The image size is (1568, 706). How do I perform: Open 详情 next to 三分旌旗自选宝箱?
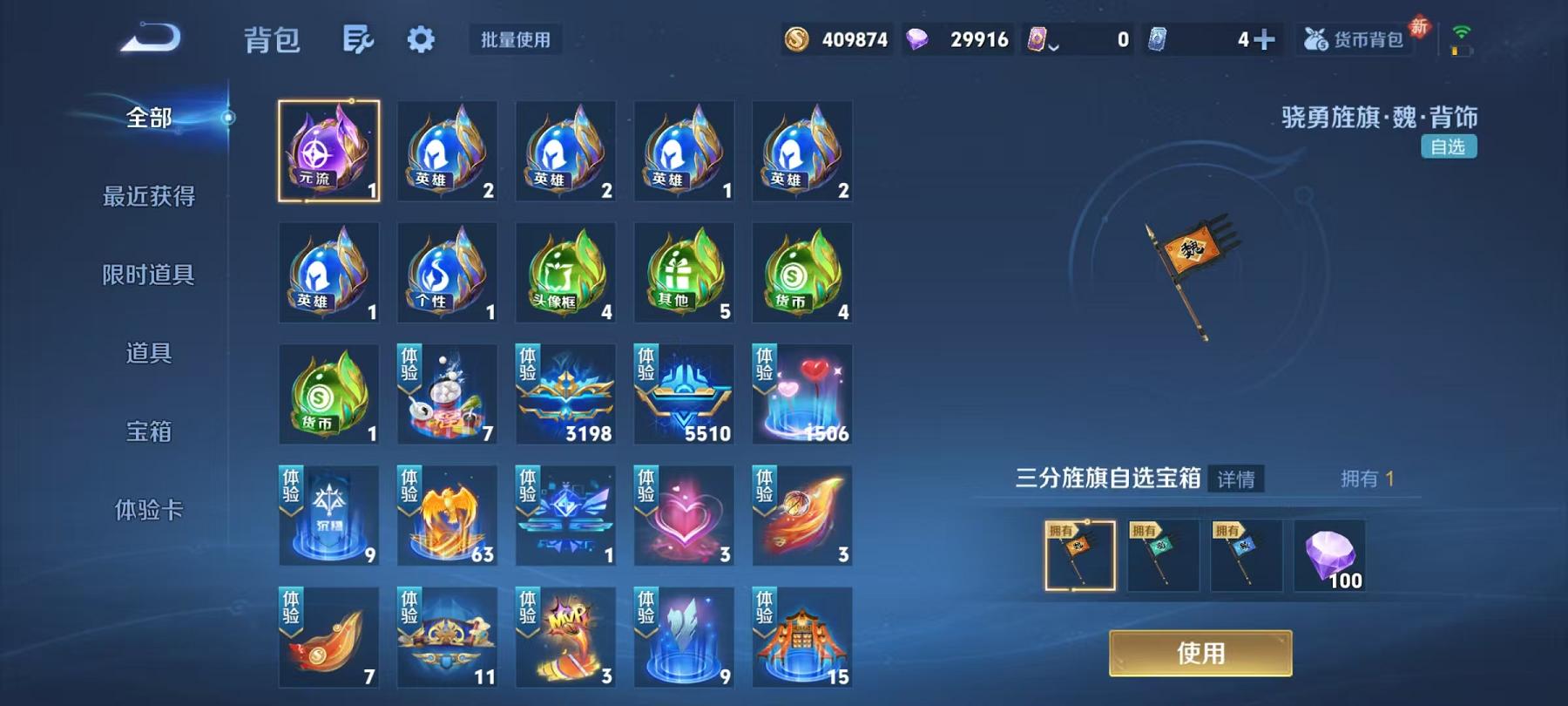click(x=1236, y=480)
